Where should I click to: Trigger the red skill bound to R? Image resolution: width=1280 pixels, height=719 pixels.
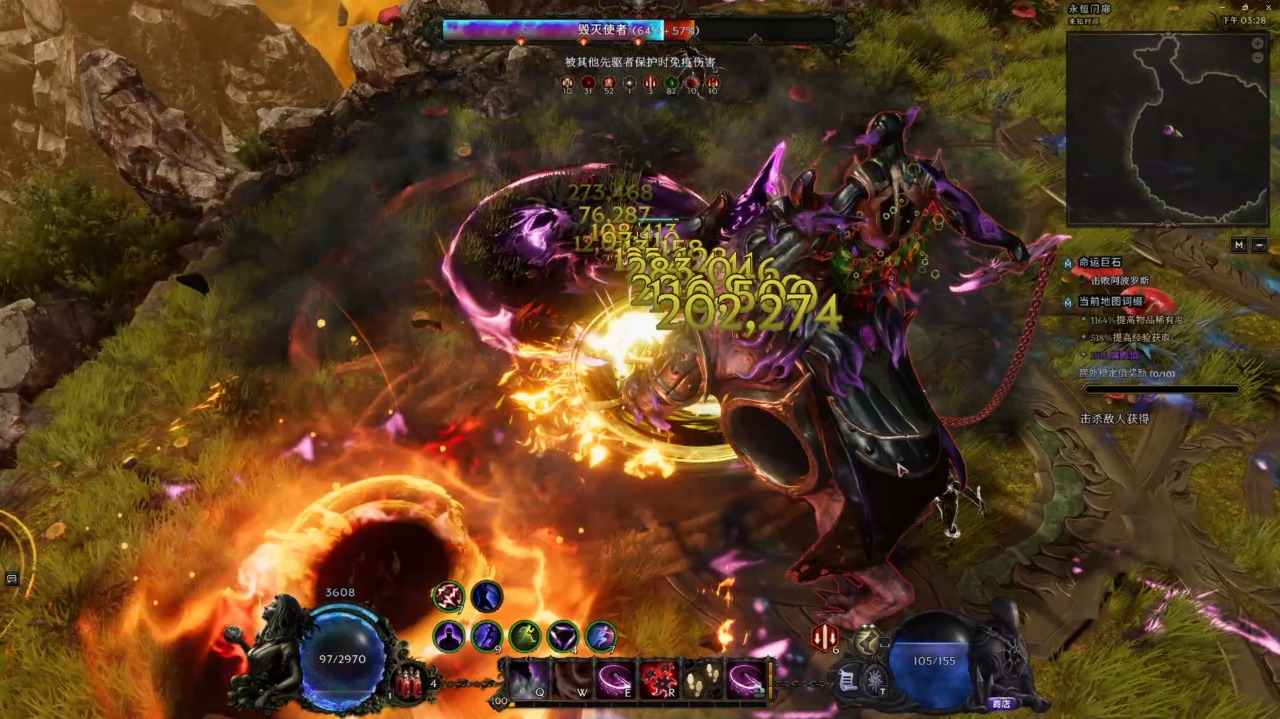(659, 680)
